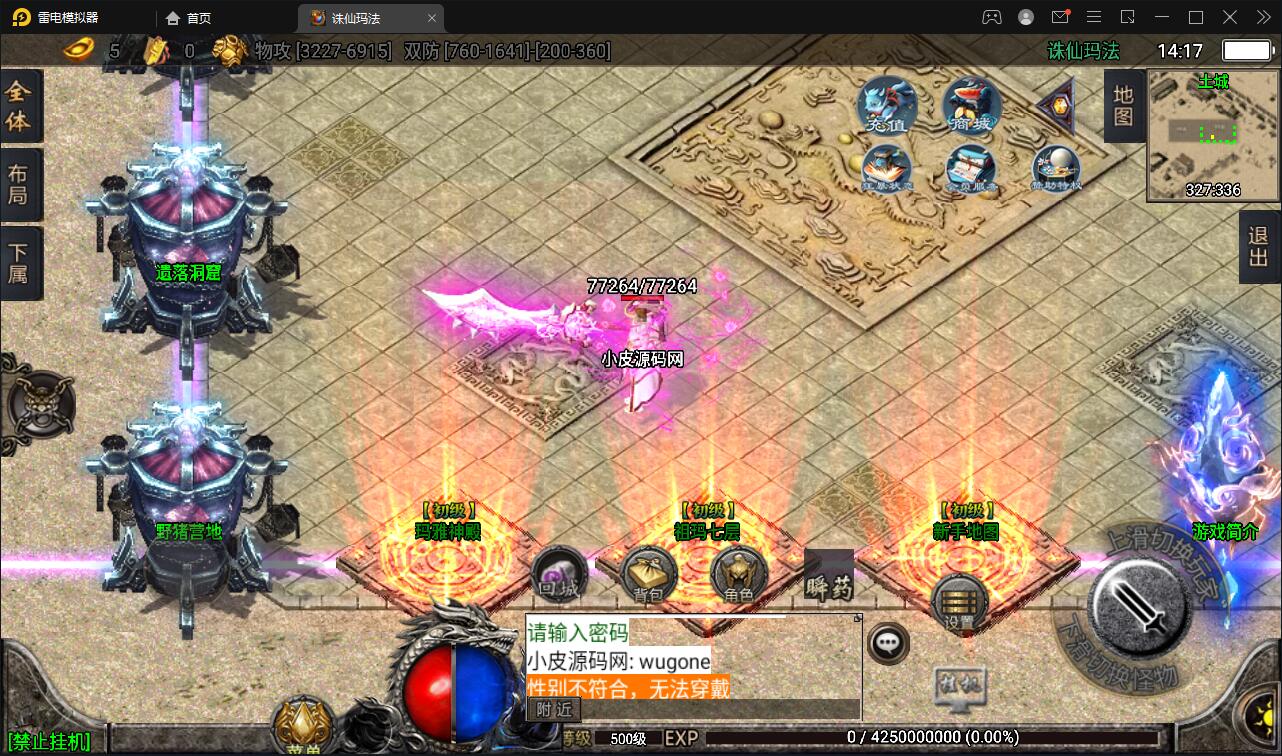Image resolution: width=1282 pixels, height=756 pixels.
Task: Open the 商城 shop icon
Action: [971, 105]
